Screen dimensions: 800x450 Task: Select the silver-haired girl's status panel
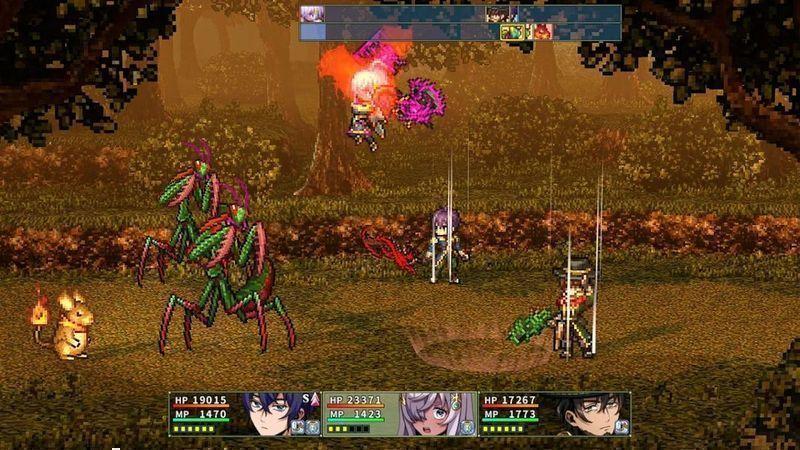399,413
